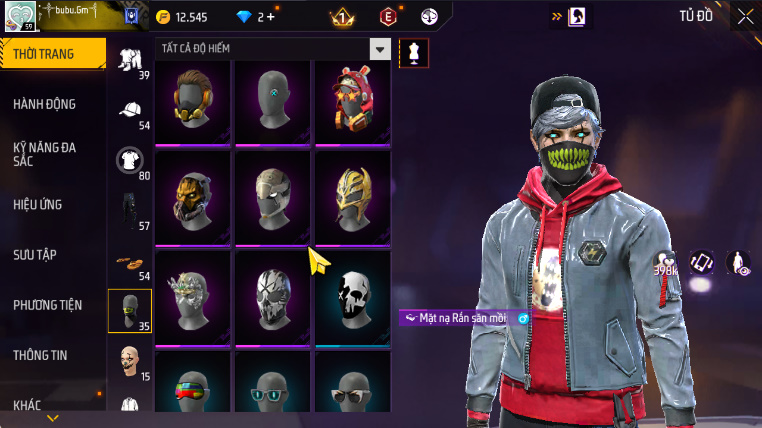Choose the cap headwear subcategory
762x428 pixels.
(x=130, y=110)
